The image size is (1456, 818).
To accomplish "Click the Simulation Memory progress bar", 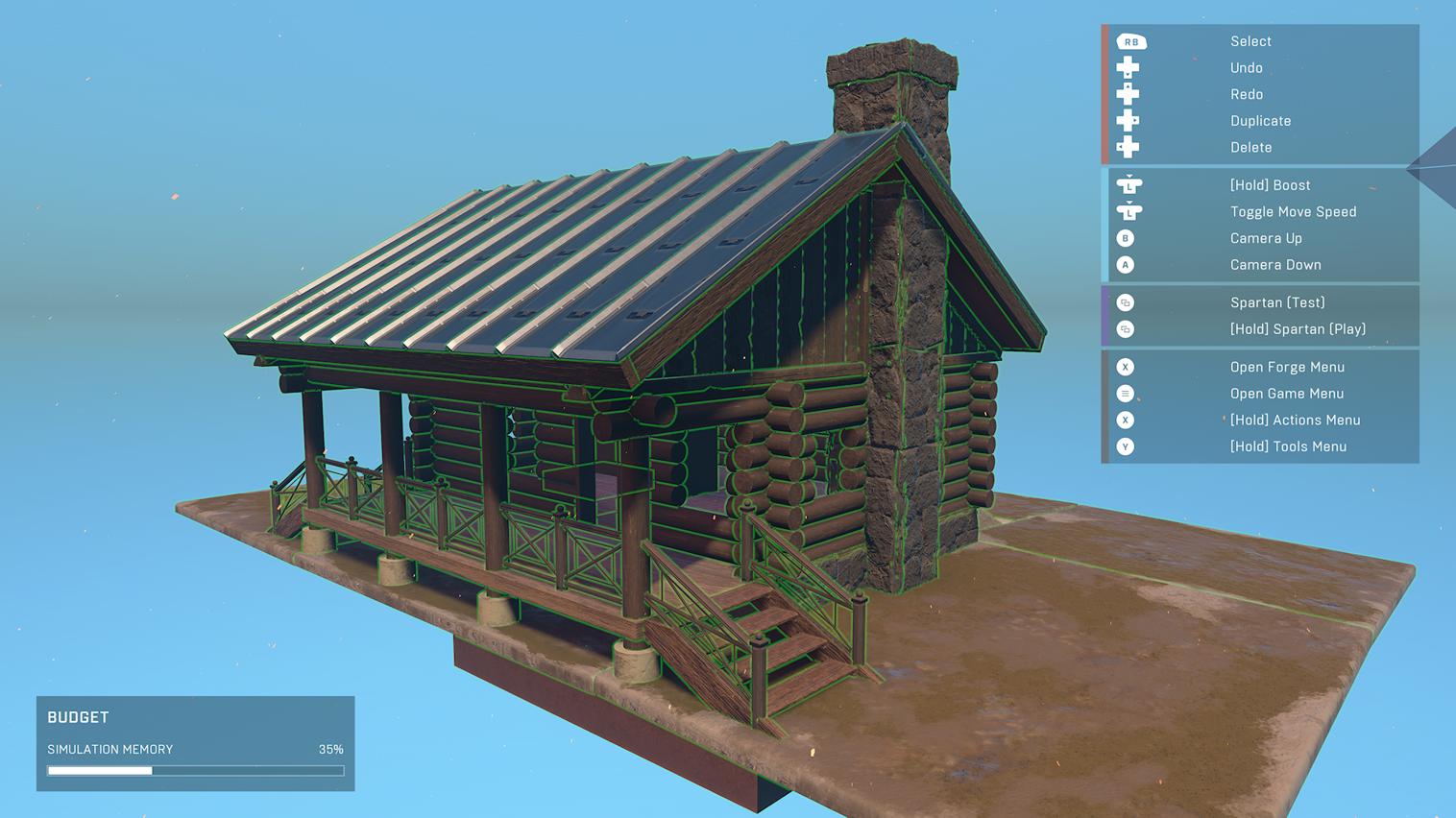I will pyautogui.click(x=195, y=770).
